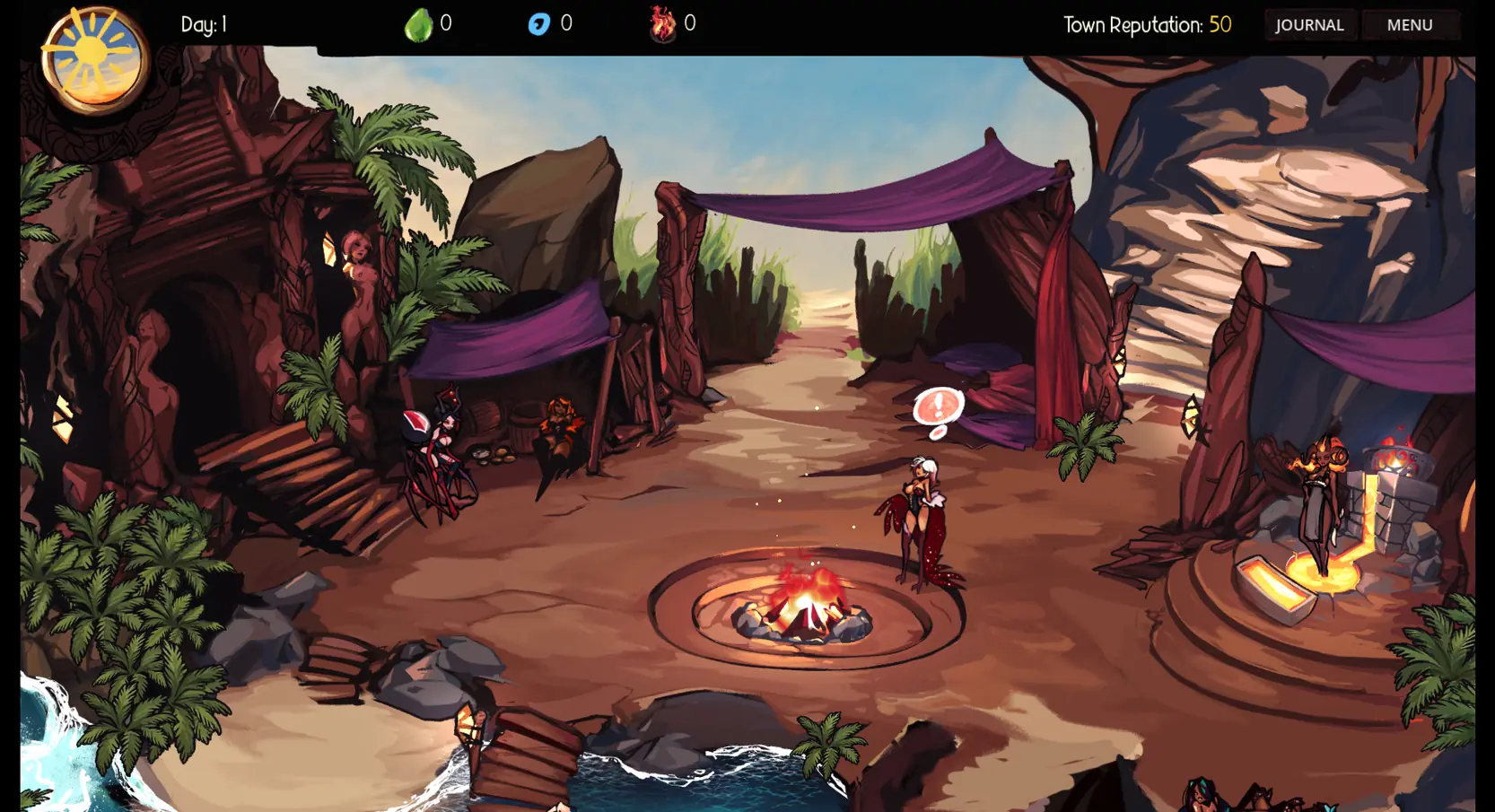Click the sun day-cycle clock icon
Screen dimensions: 1495x812
point(93,58)
